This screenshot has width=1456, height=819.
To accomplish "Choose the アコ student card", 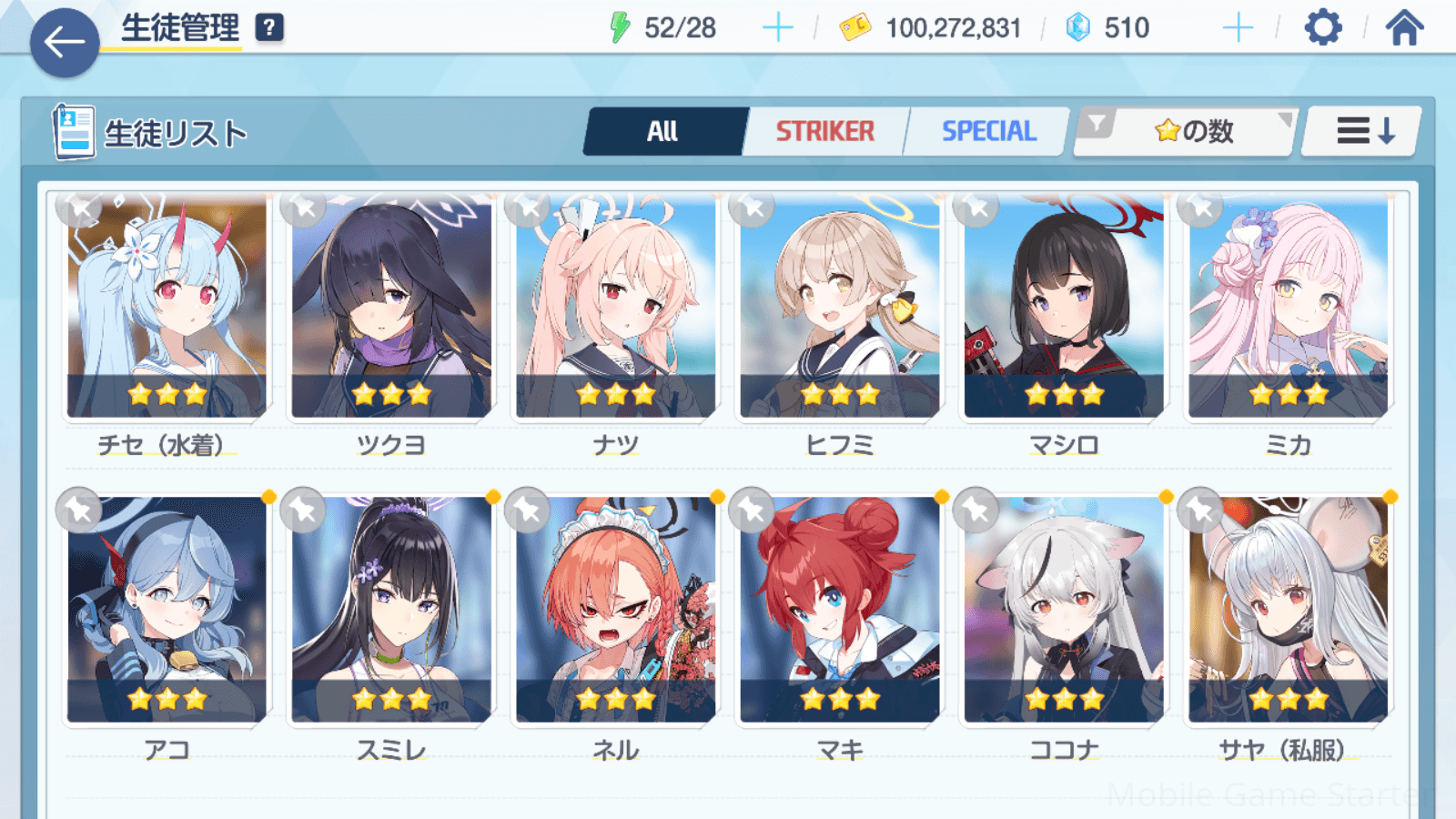I will pos(167,610).
